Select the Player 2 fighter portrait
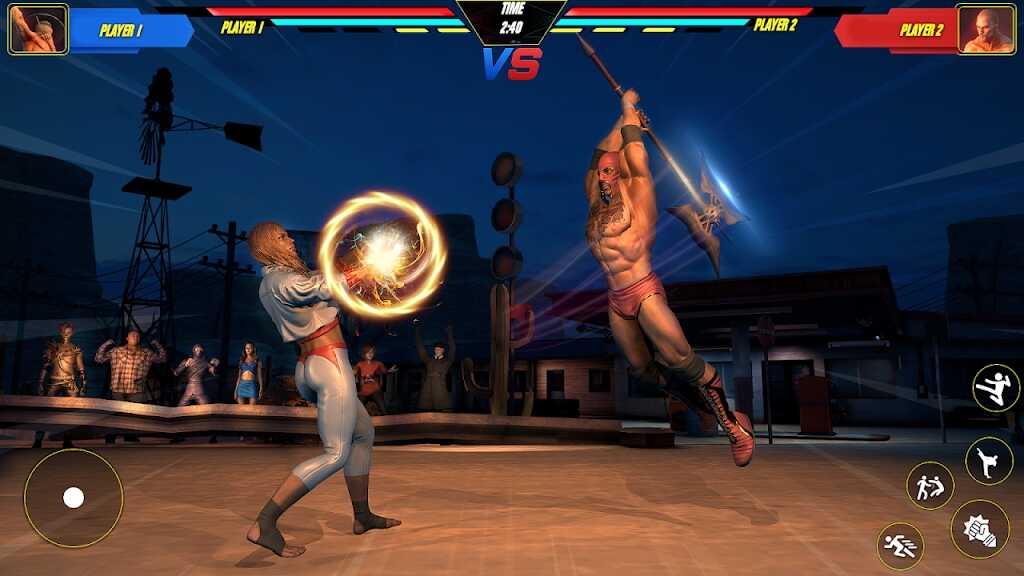1024x576 pixels. [985, 29]
